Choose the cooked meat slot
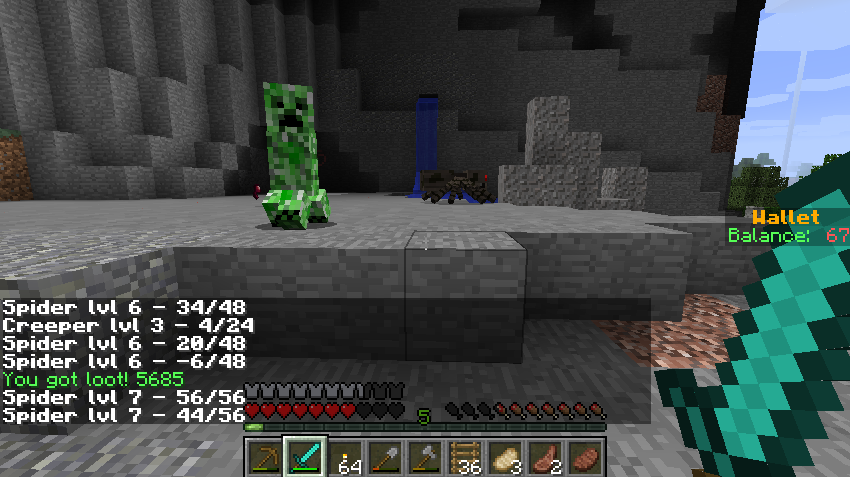The image size is (850, 477). tap(585, 458)
